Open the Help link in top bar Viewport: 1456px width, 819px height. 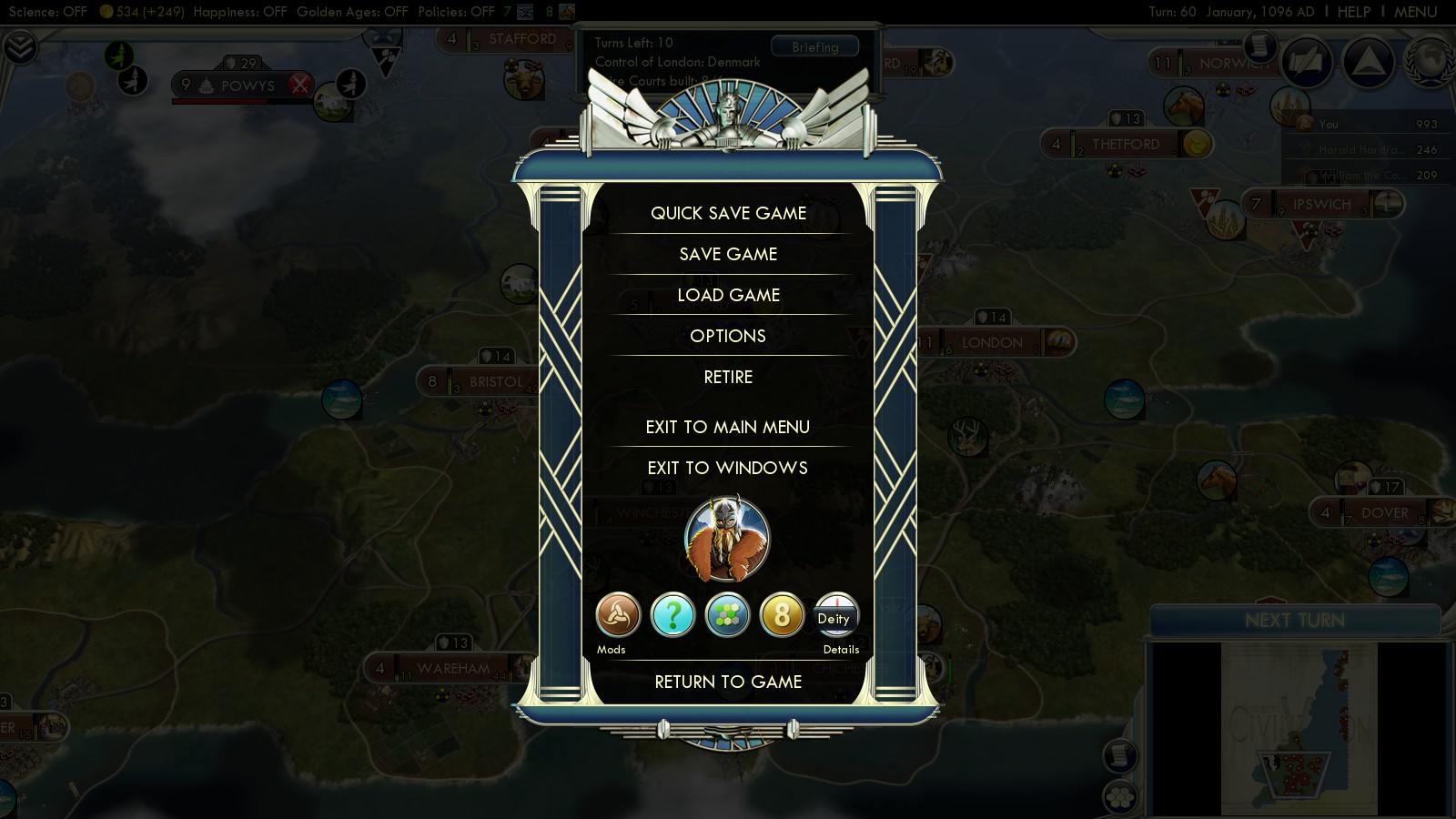[1353, 12]
